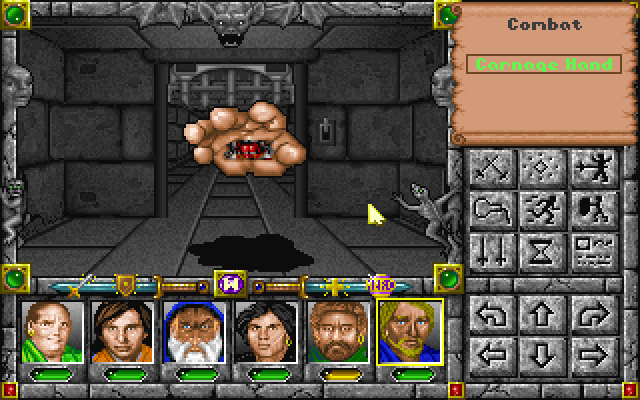Click the turn left curved arrow
Screen dimensions: 640x400
click(x=492, y=316)
